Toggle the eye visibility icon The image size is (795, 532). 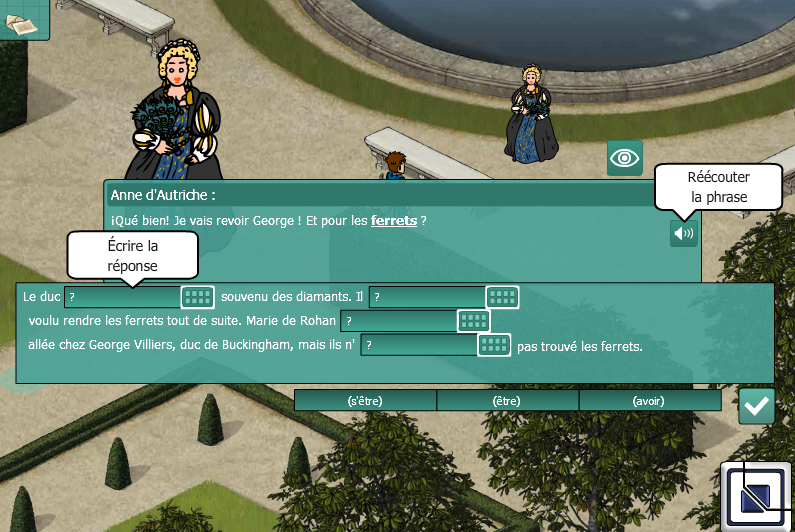[625, 158]
